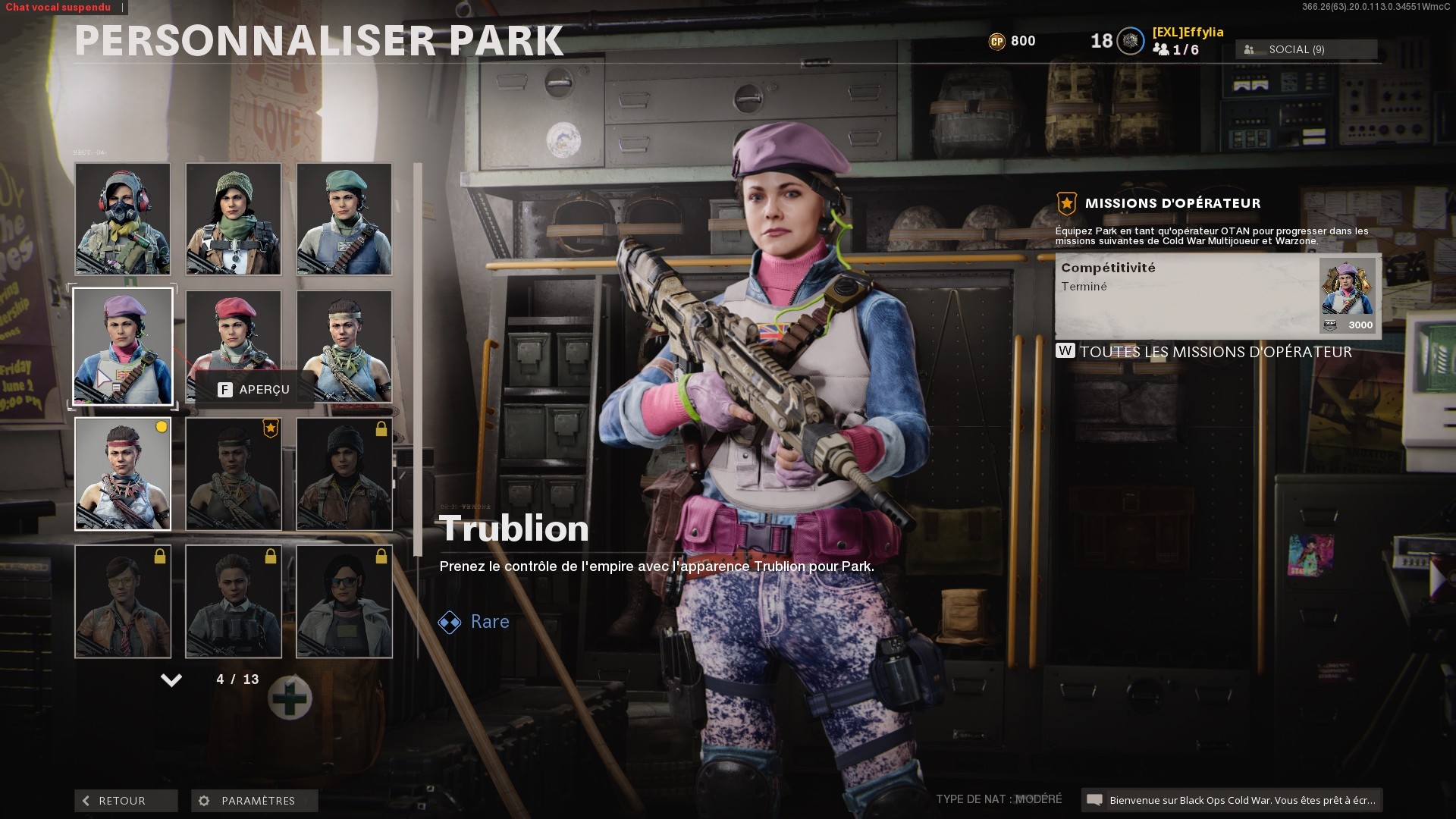Click the chat bubble icon bottom right
The image size is (1456, 819).
[1095, 799]
